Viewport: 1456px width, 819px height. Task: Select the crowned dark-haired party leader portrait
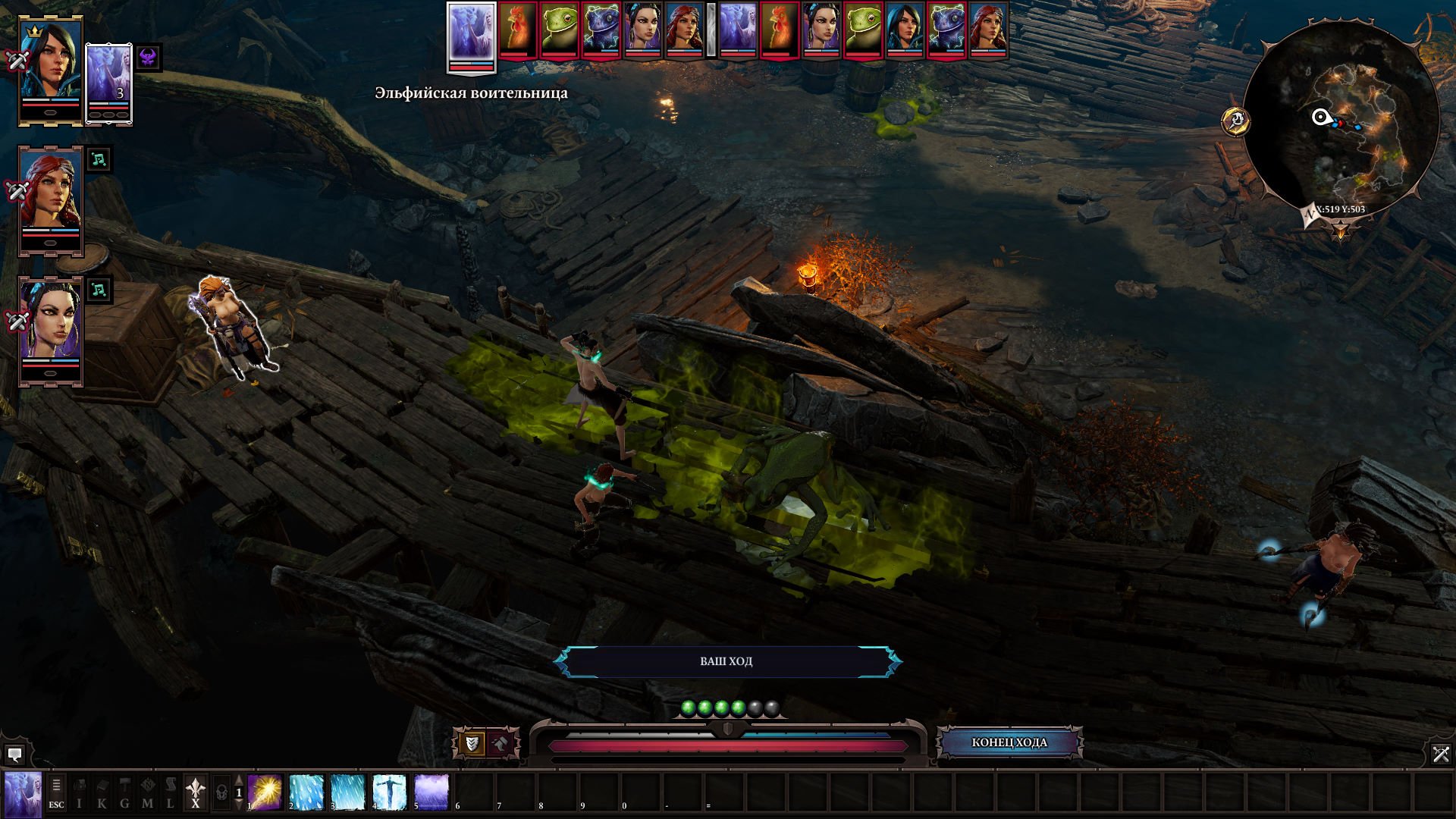[51, 70]
